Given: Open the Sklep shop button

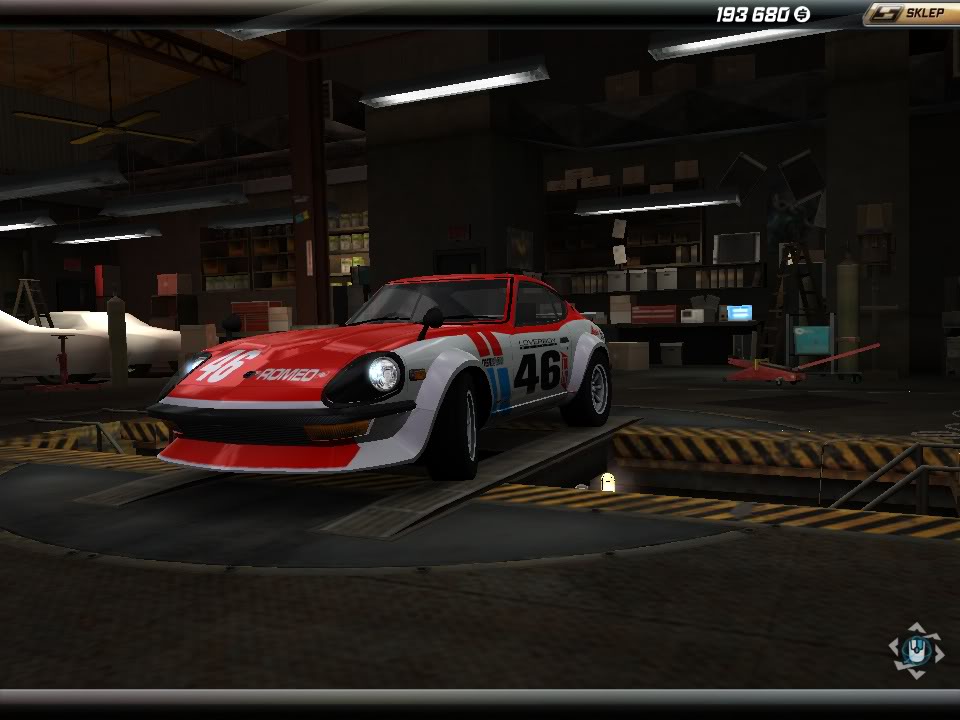Looking at the screenshot, I should pos(911,14).
